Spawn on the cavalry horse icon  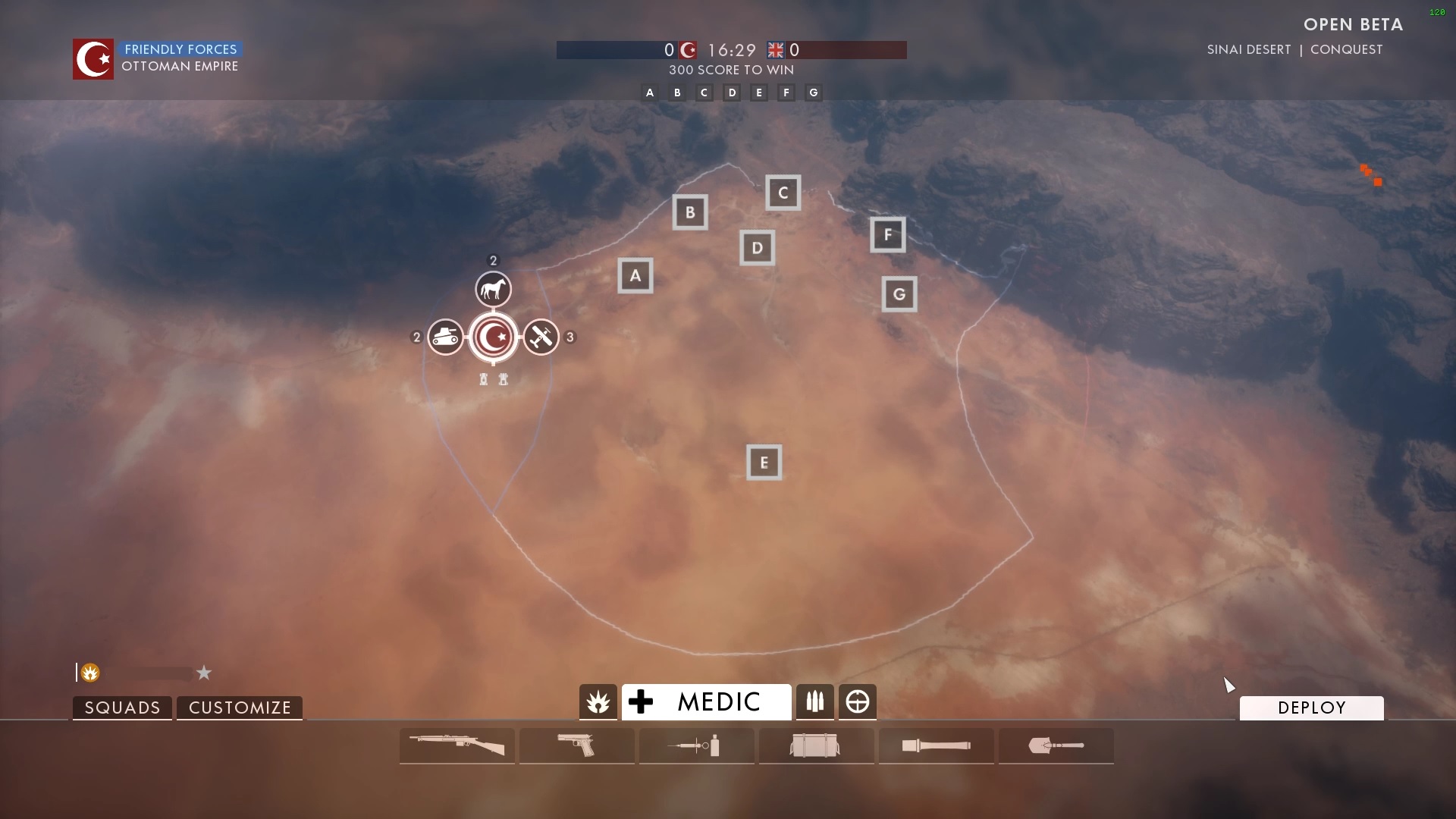[494, 289]
